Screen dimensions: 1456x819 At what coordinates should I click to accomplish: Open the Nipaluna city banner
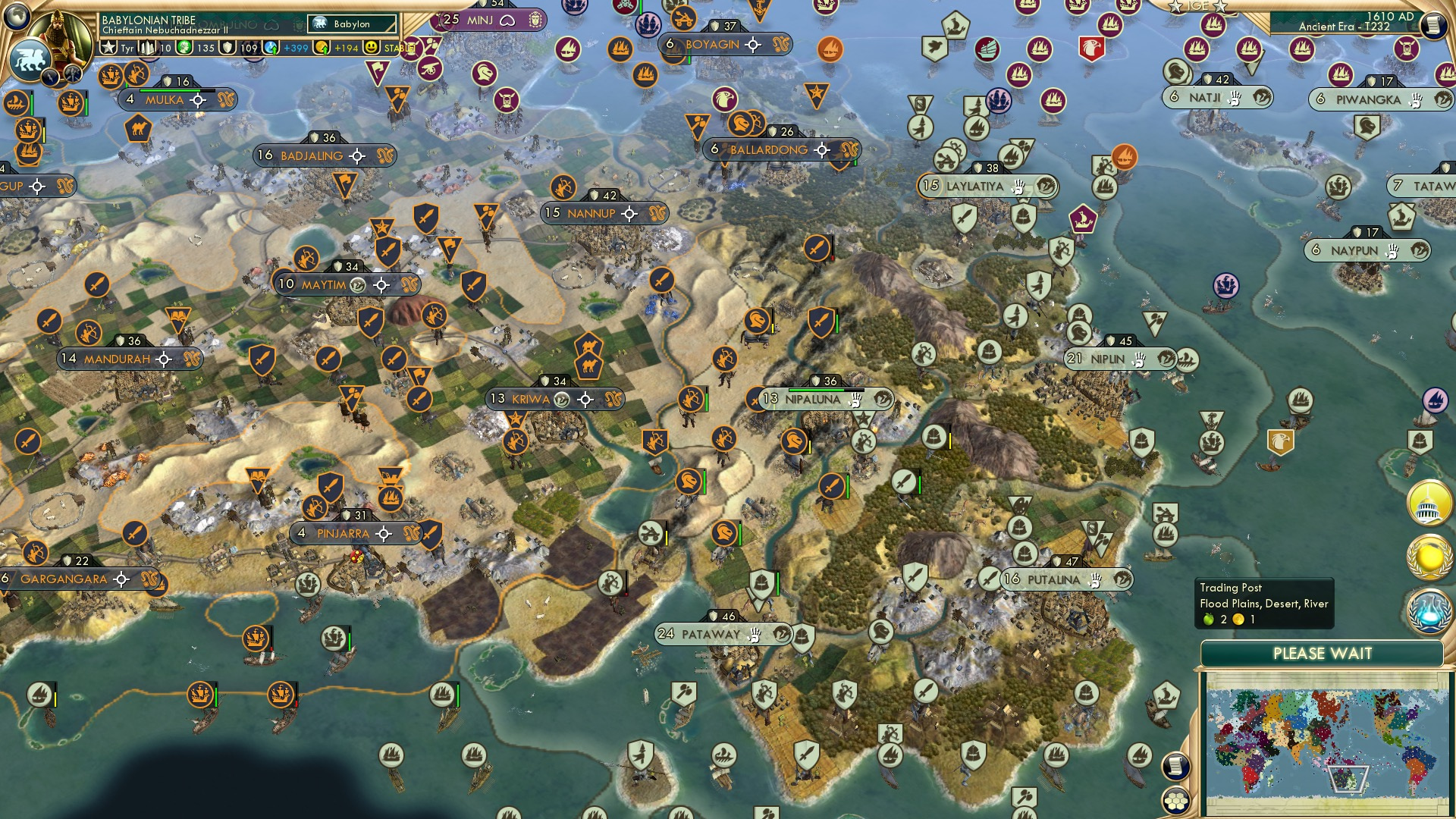pos(813,399)
